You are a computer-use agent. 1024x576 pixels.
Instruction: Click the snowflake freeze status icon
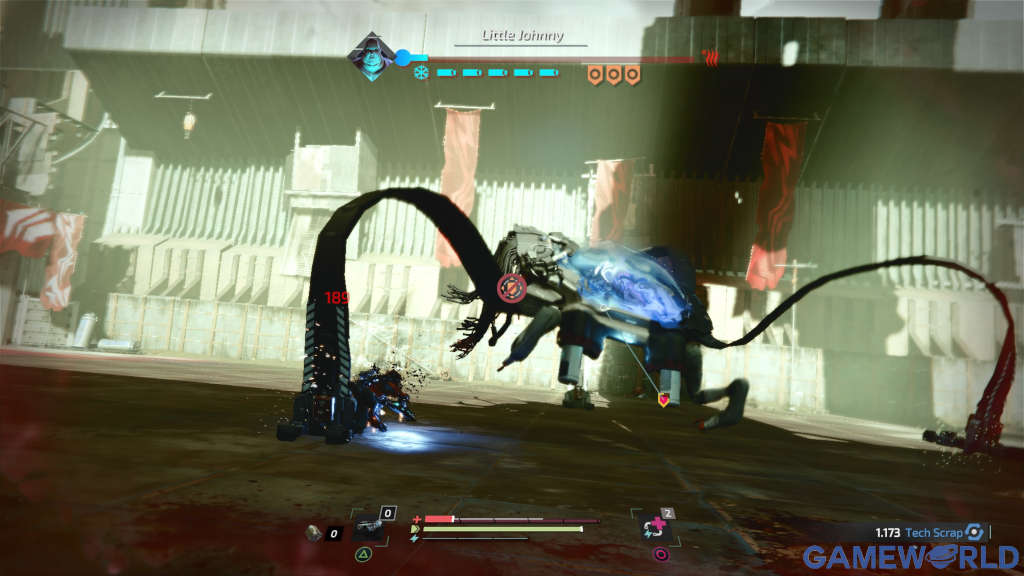(x=421, y=73)
